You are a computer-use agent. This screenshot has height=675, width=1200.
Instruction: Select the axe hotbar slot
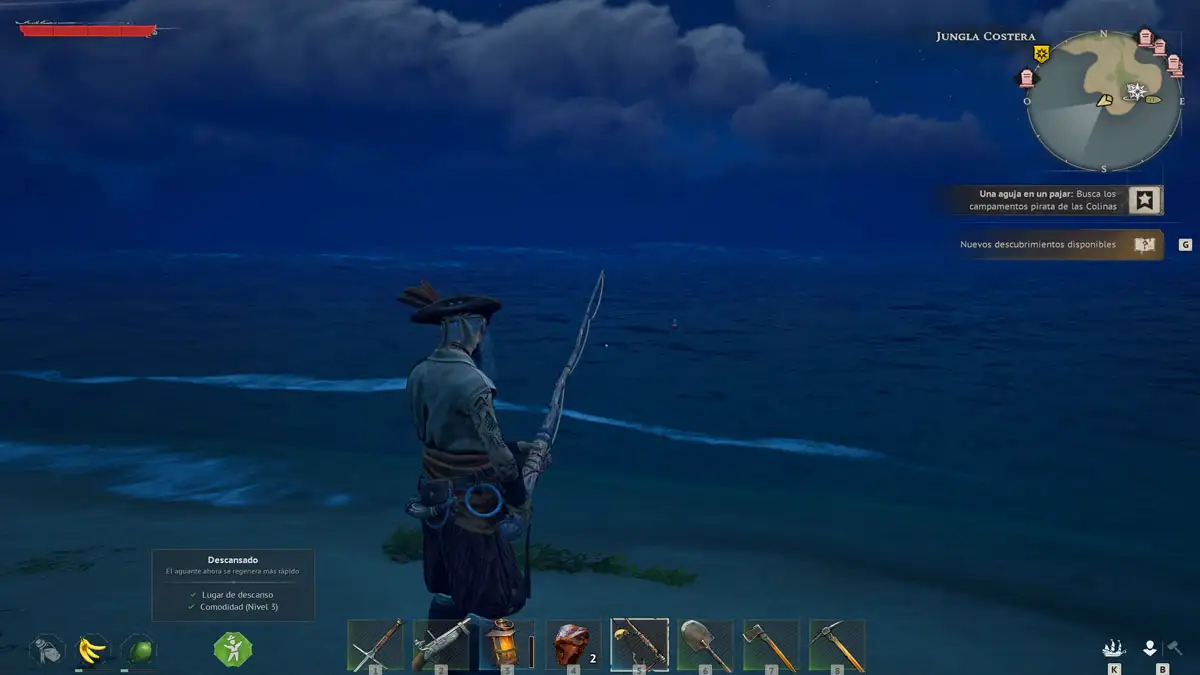(x=771, y=644)
